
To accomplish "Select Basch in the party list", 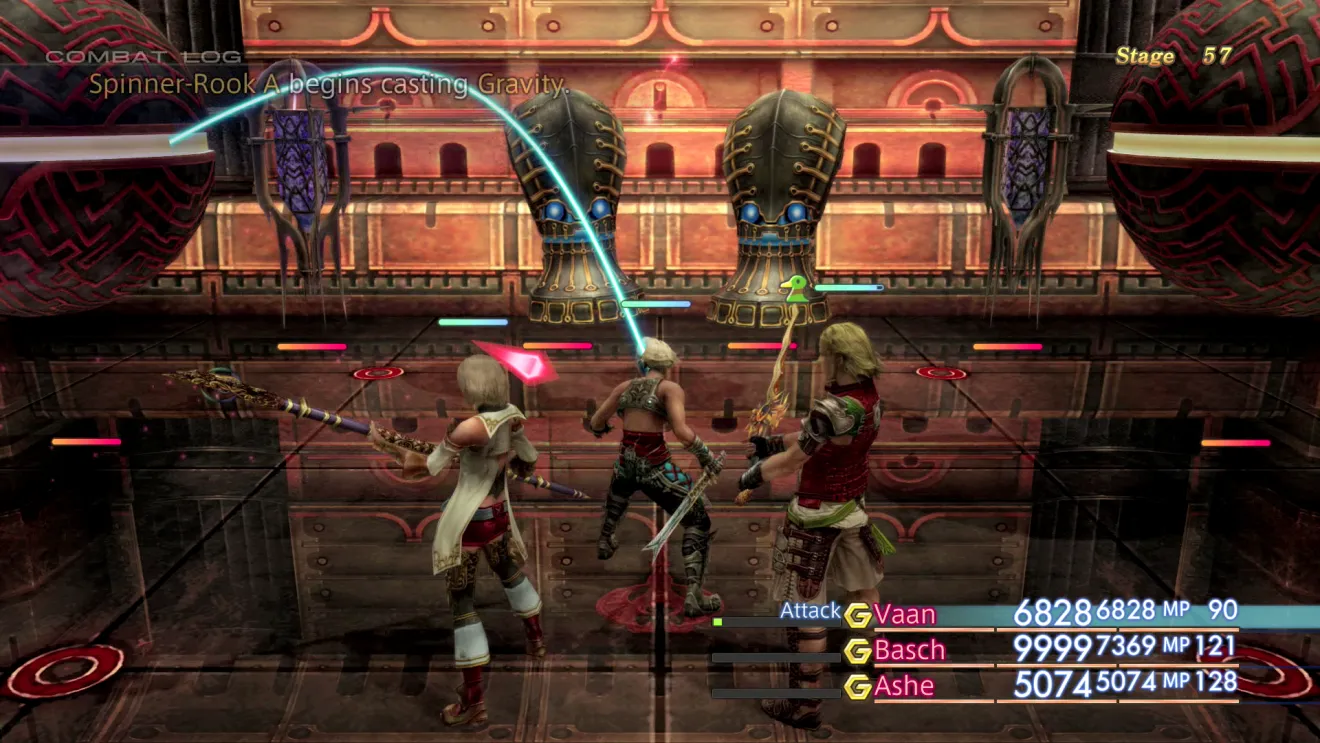I will [909, 650].
